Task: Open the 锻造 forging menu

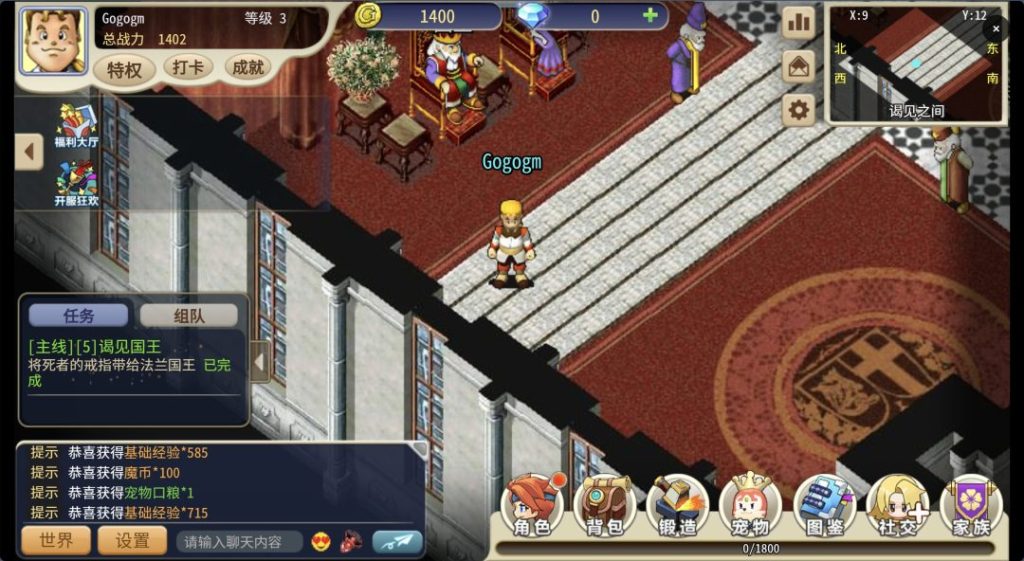Action: [678, 507]
